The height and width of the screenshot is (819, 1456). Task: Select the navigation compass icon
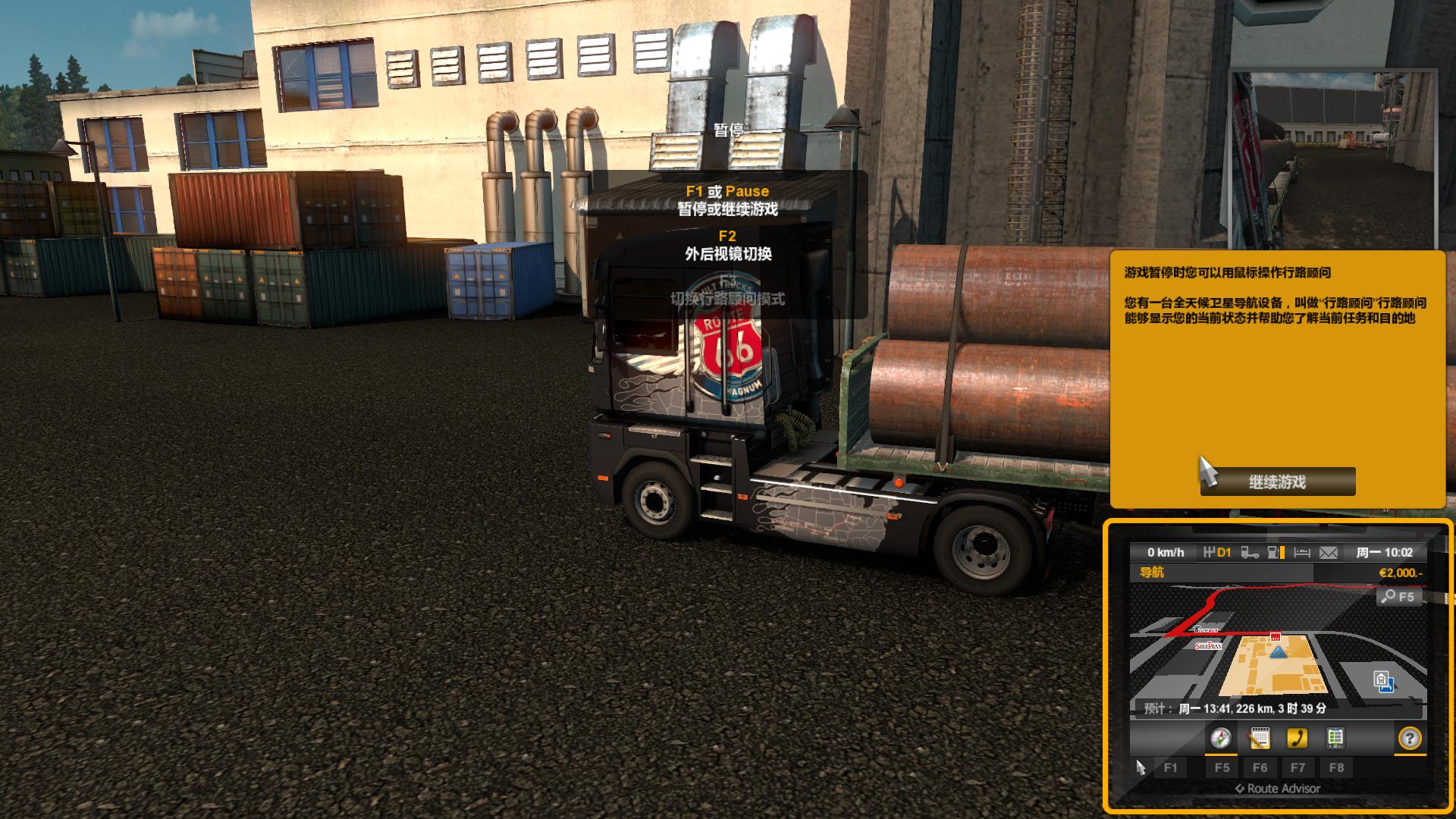point(1221,739)
